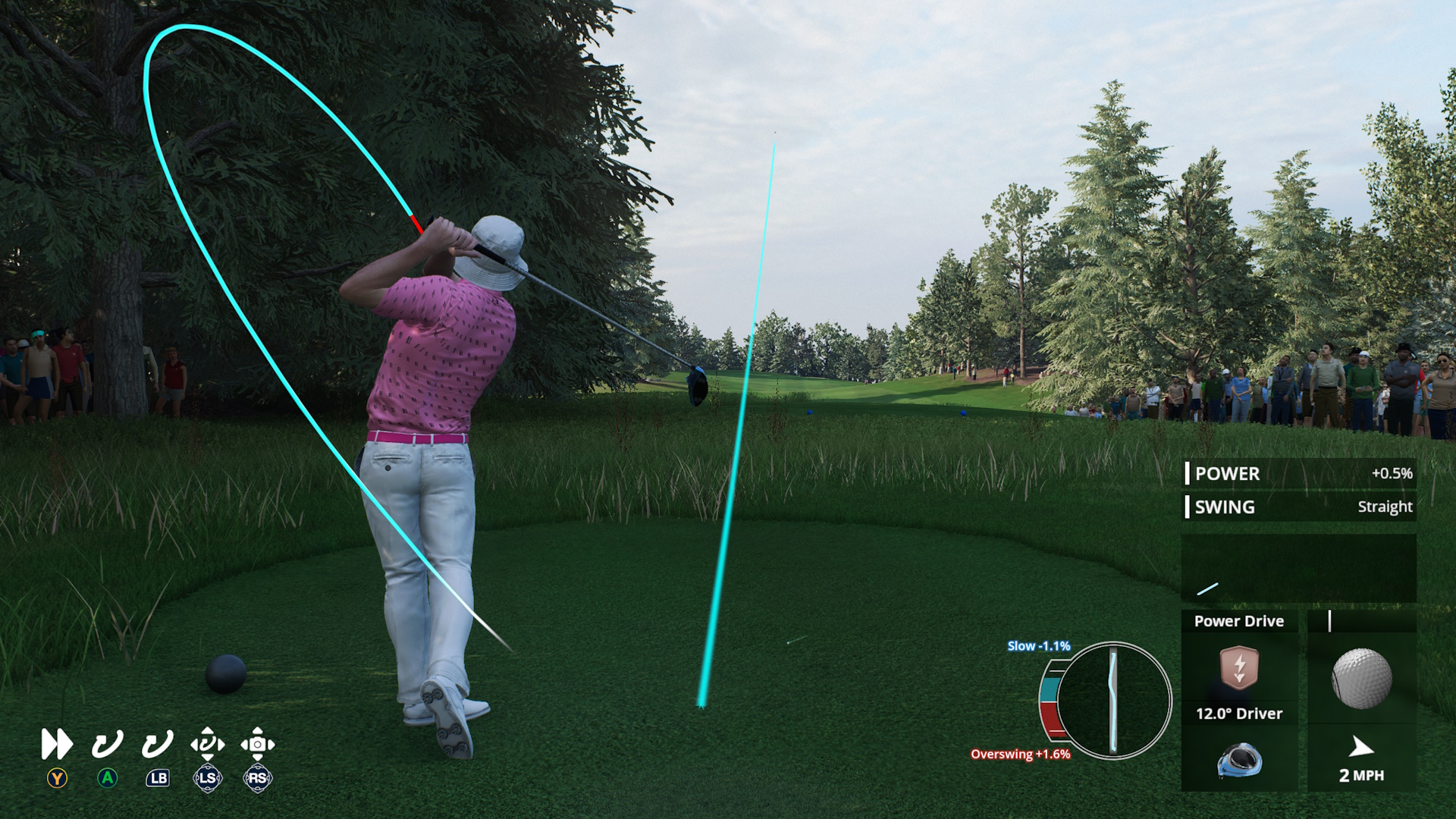The height and width of the screenshot is (819, 1456).
Task: Select the redo swing icon above the A prompt
Action: tap(106, 745)
